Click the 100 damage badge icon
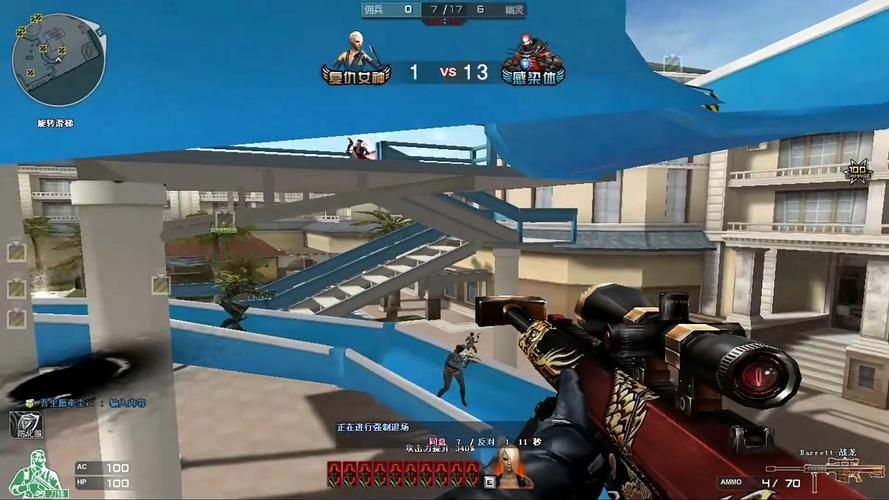The image size is (889, 500). point(858,171)
